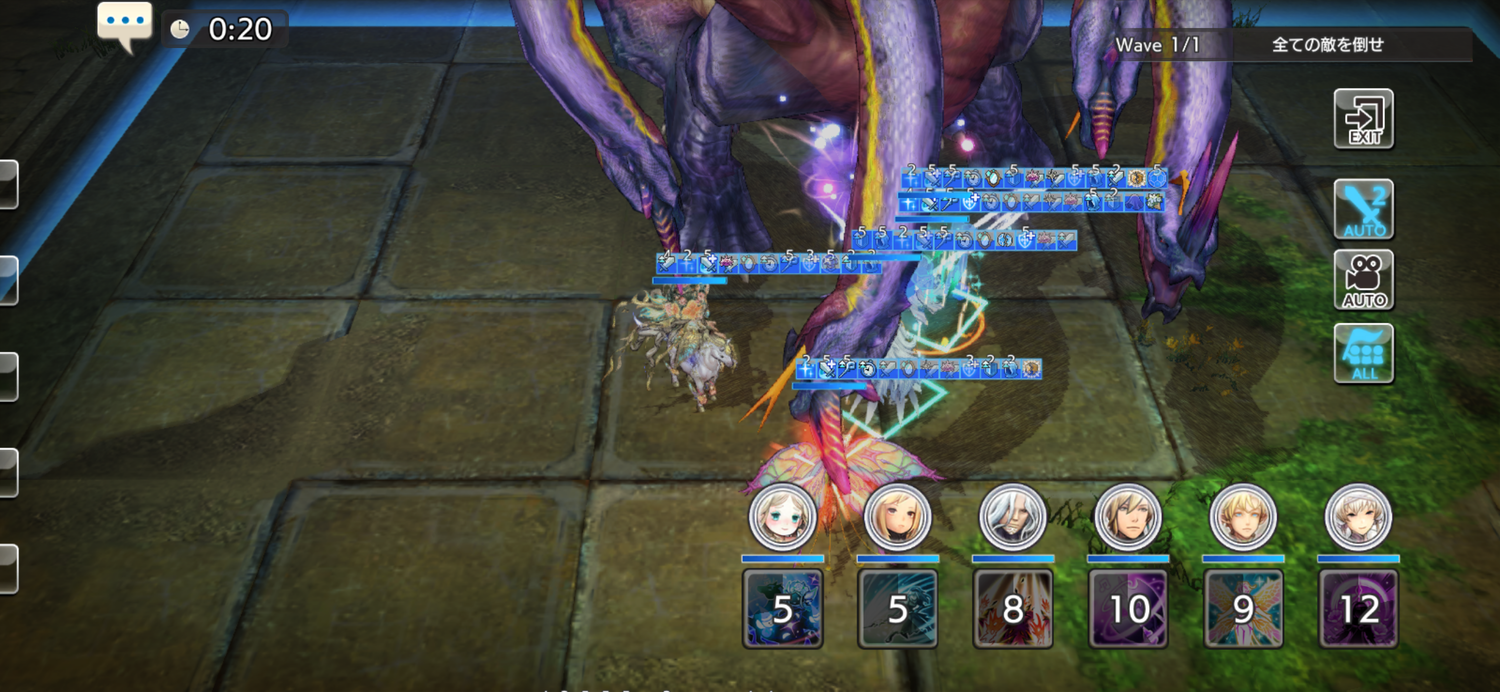Select the green-eyed girl character portrait
Image resolution: width=1500 pixels, height=692 pixels.
[x=783, y=518]
